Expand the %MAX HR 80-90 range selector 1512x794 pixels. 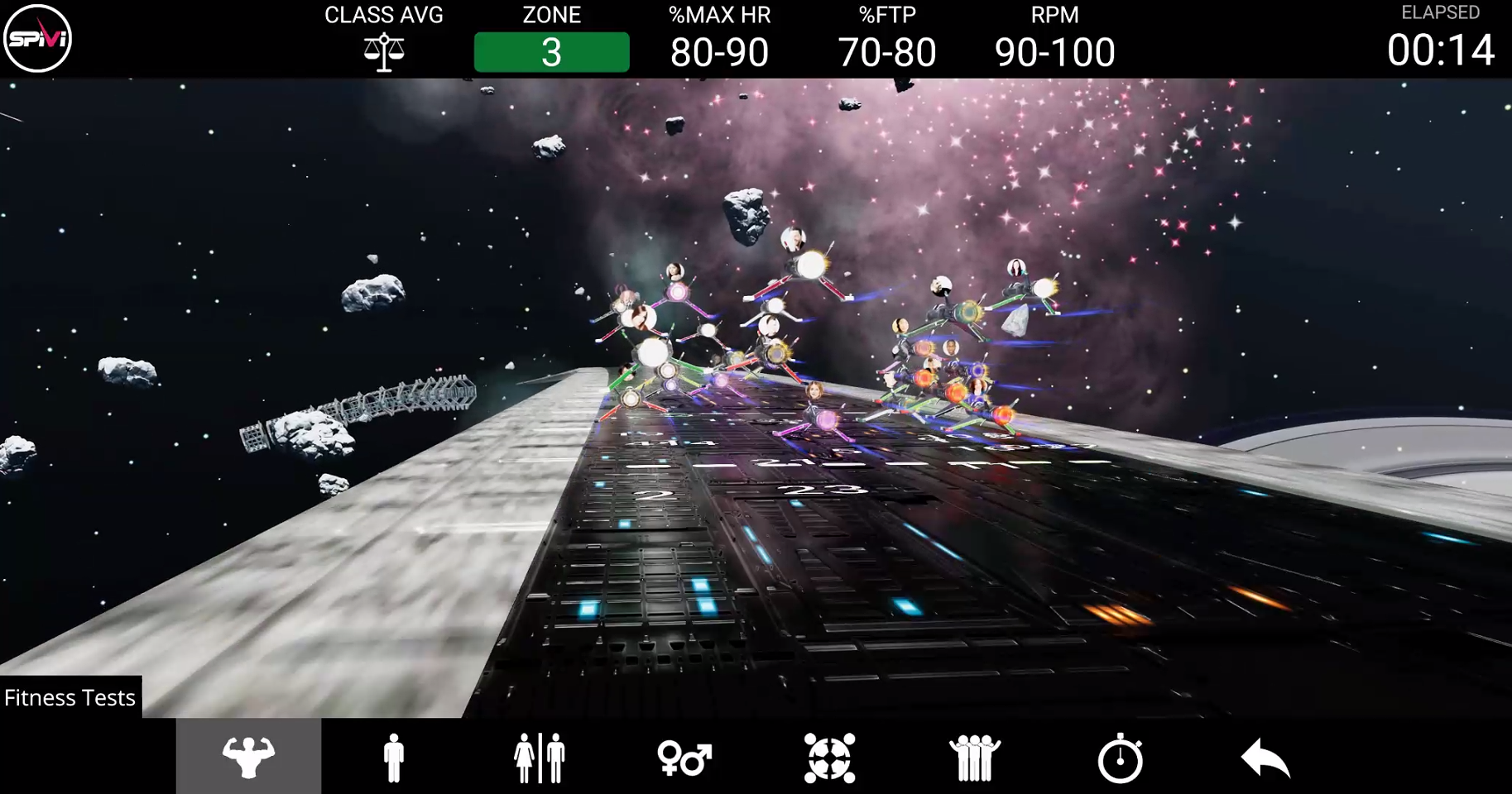coord(718,51)
